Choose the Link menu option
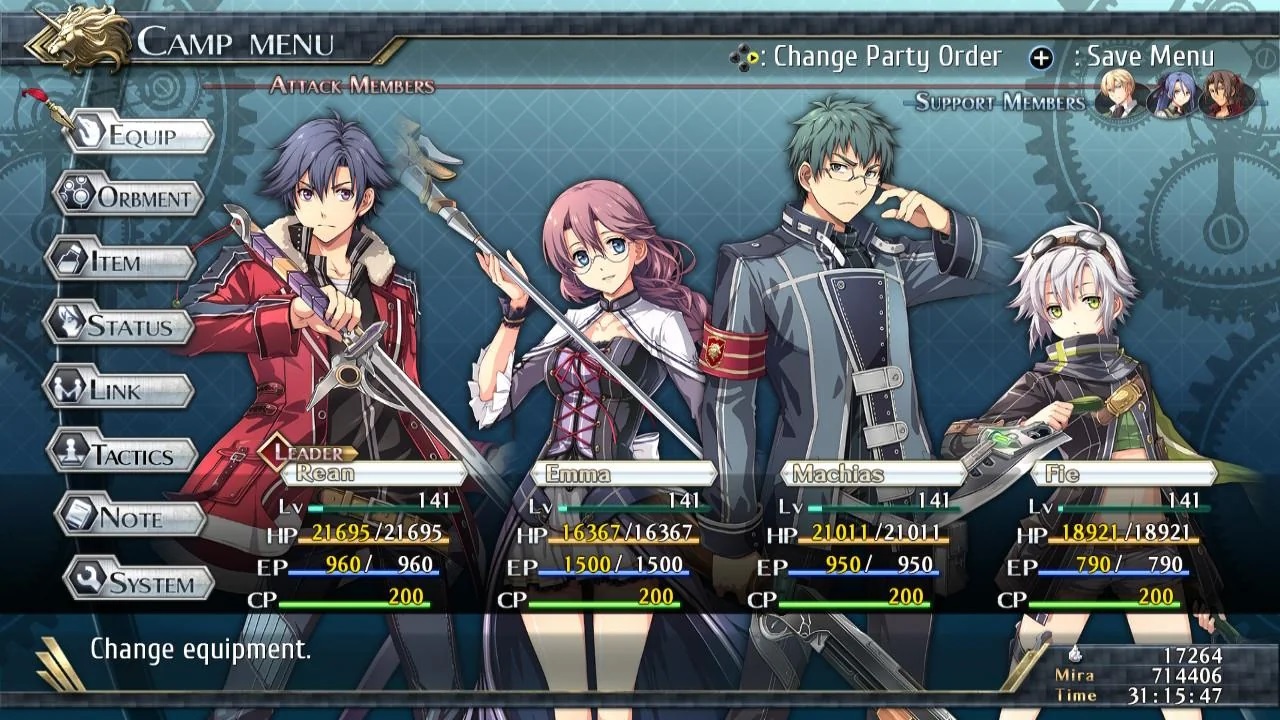 click(x=118, y=390)
